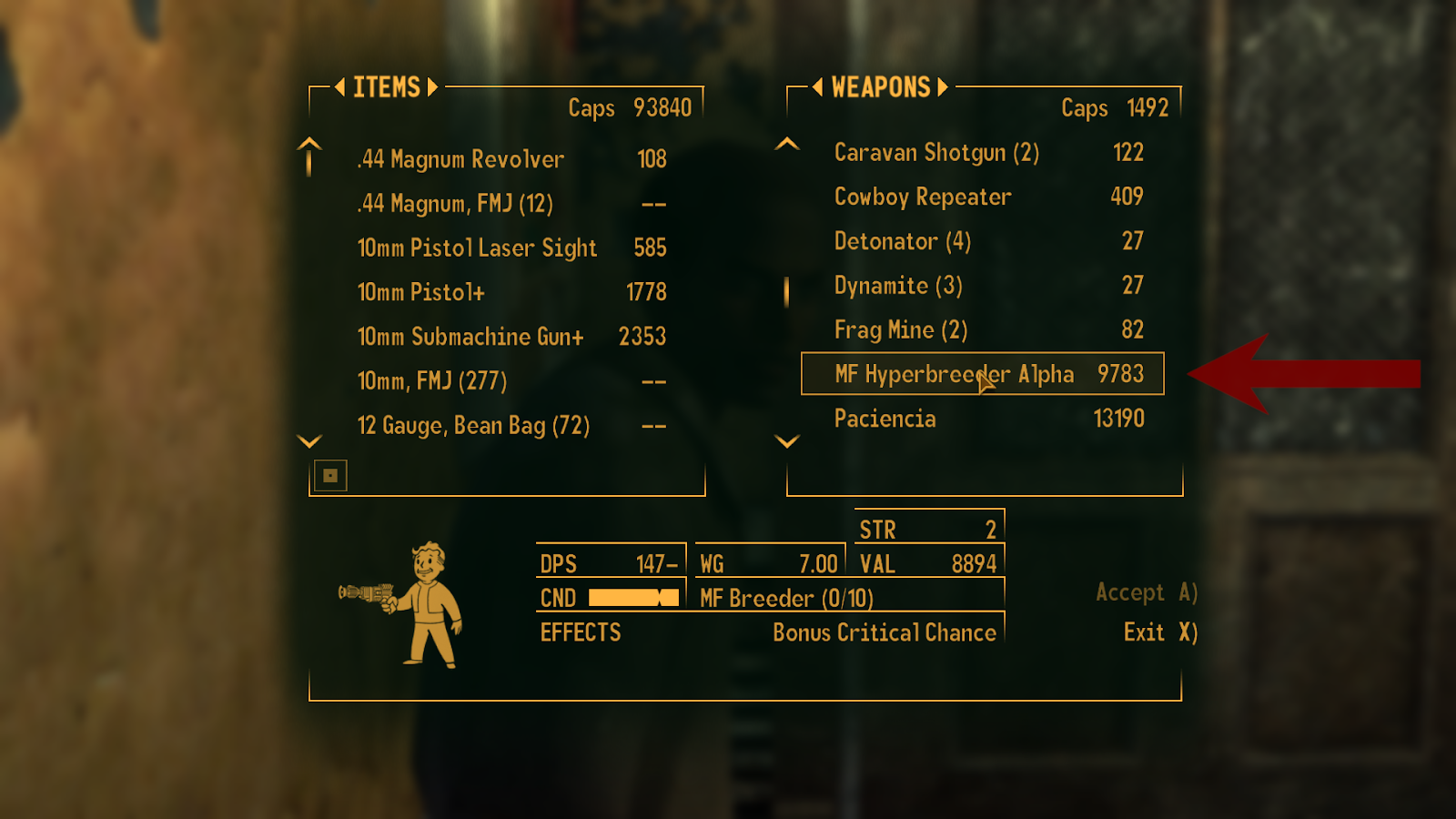Cycle categories with the WEAPONS left arrow
This screenshot has height=819, width=1456.
pos(817,87)
